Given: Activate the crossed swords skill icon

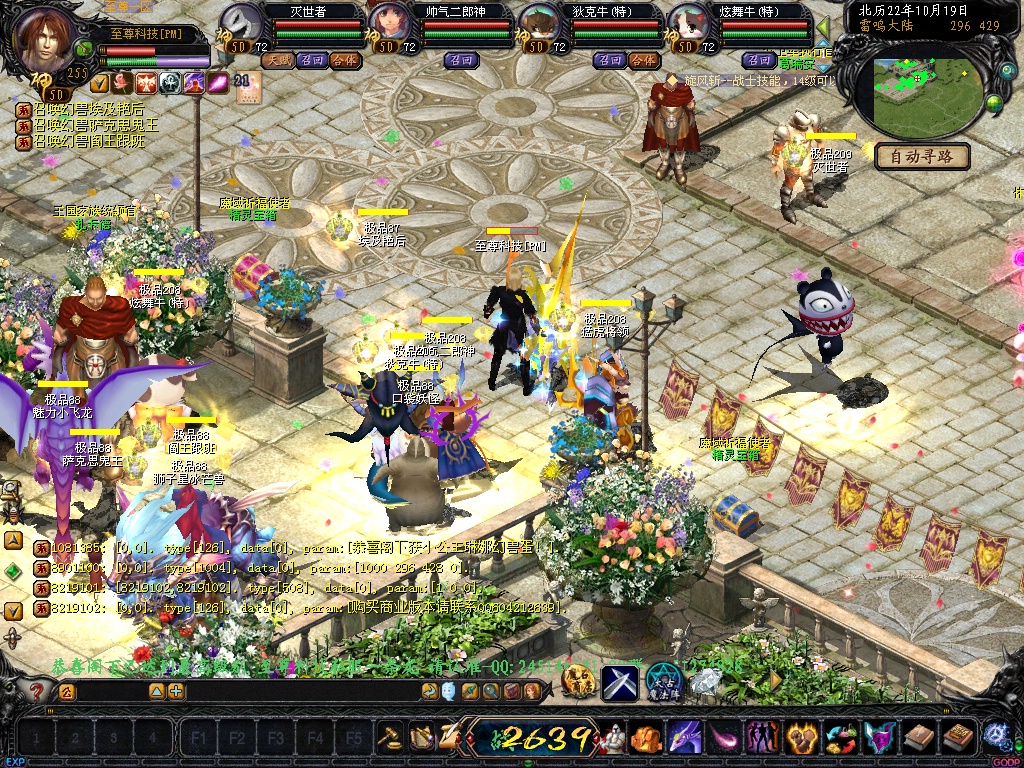Looking at the screenshot, I should [x=619, y=683].
